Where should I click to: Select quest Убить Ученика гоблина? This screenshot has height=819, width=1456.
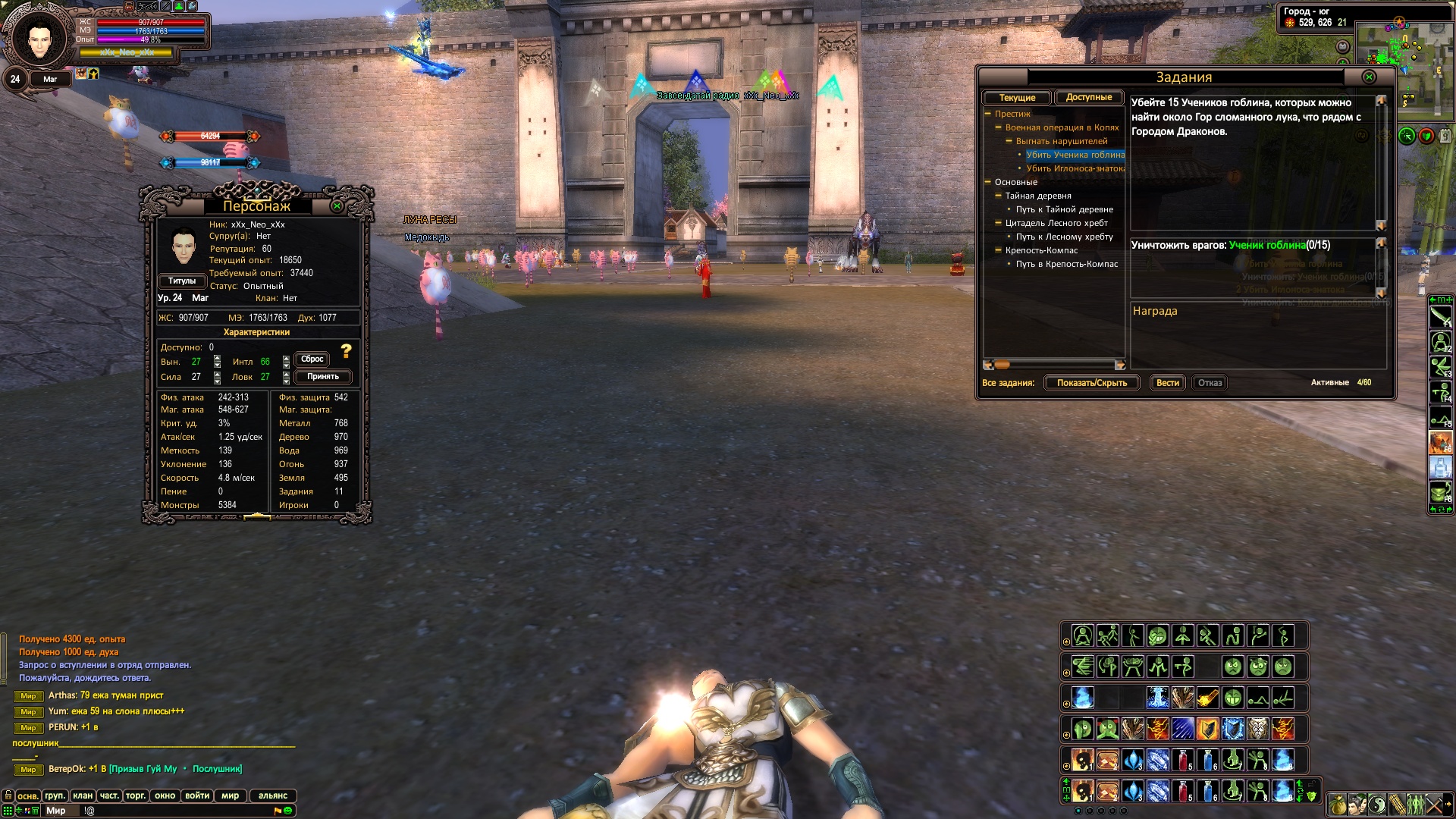pos(1075,155)
